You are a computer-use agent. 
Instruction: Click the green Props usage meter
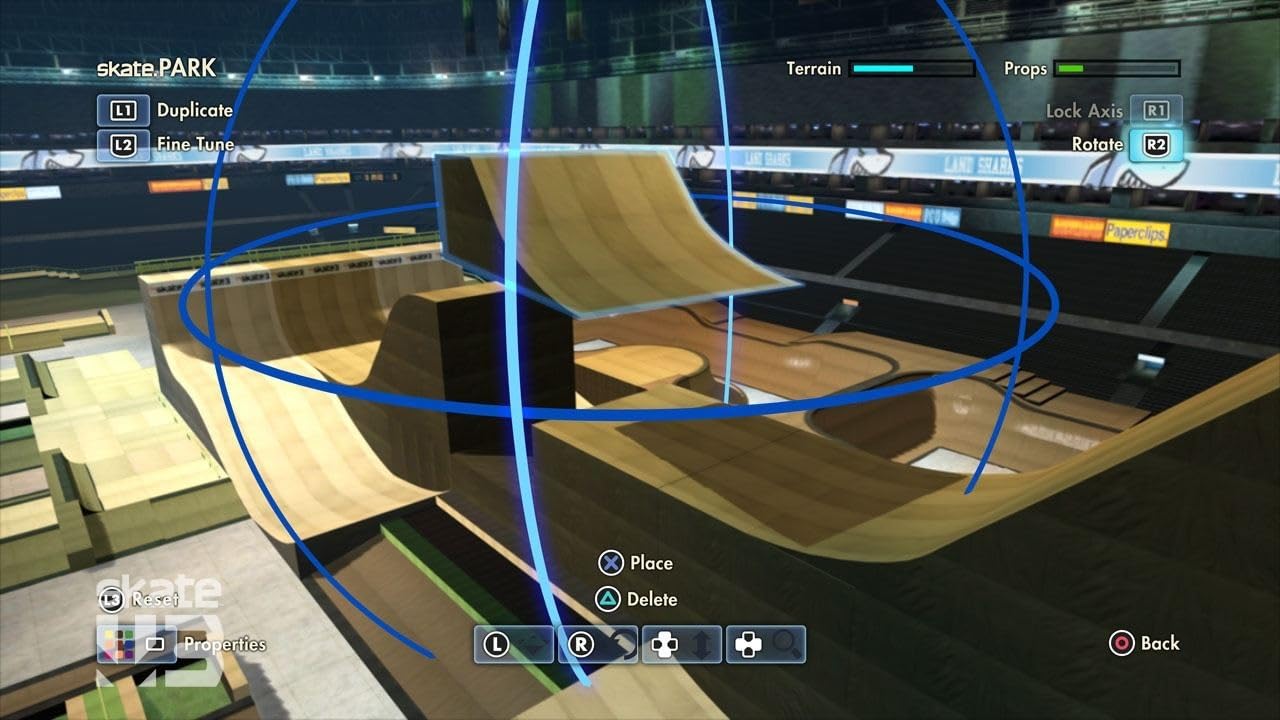pos(1117,69)
